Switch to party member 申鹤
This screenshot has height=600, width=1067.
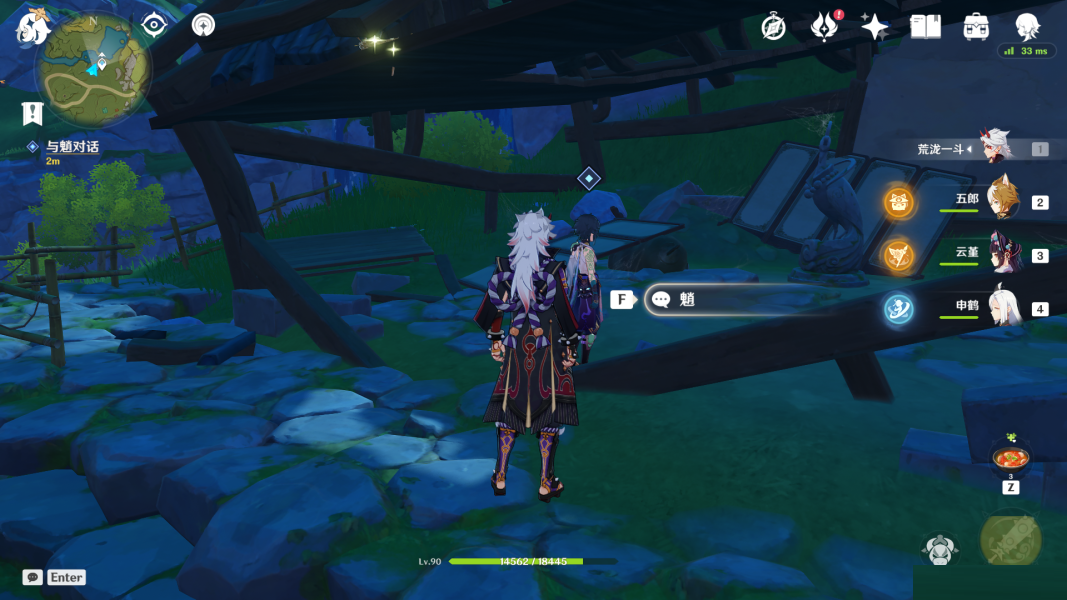[1001, 308]
